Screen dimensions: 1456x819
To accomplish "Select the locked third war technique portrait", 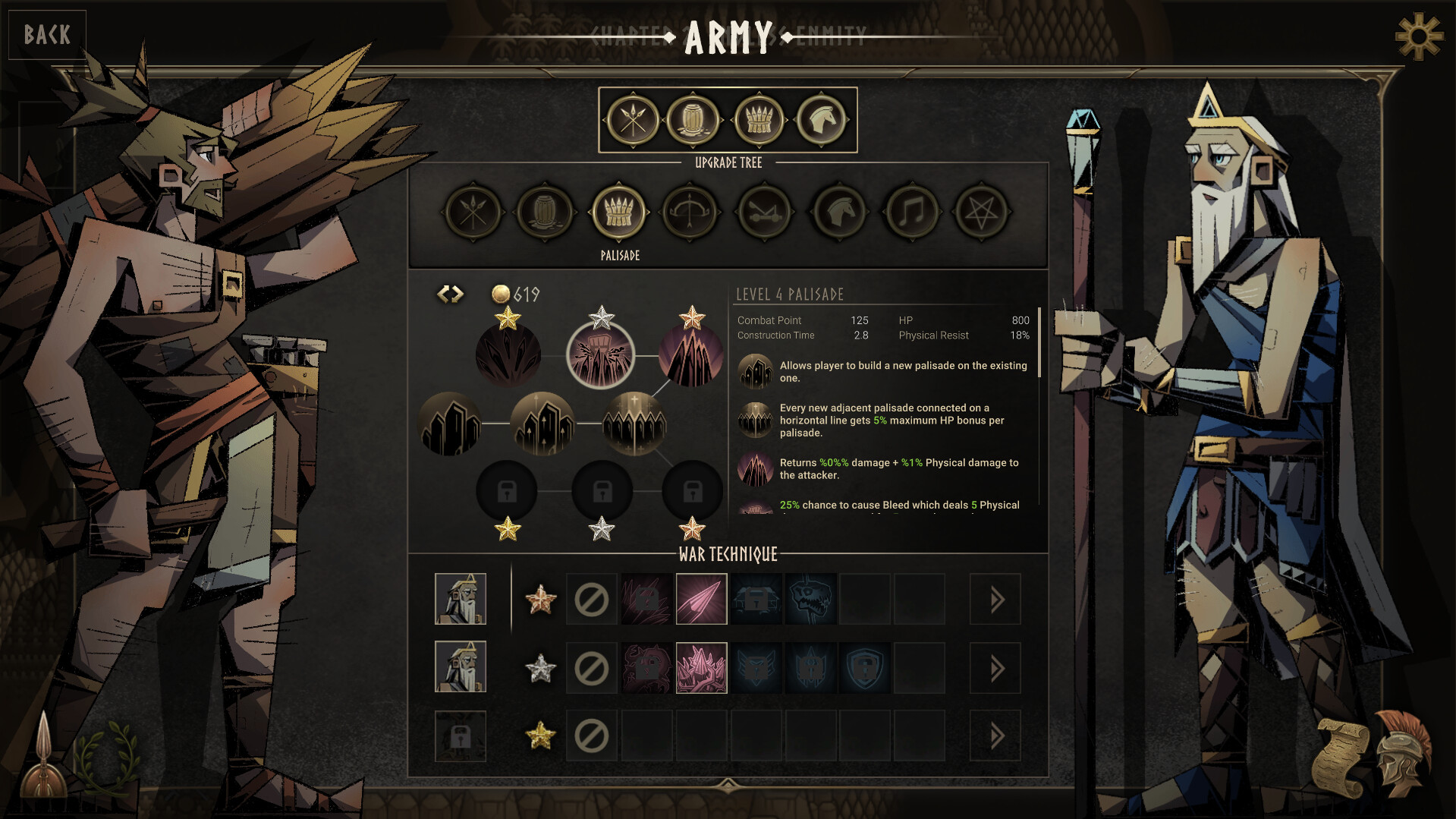I will click(461, 736).
